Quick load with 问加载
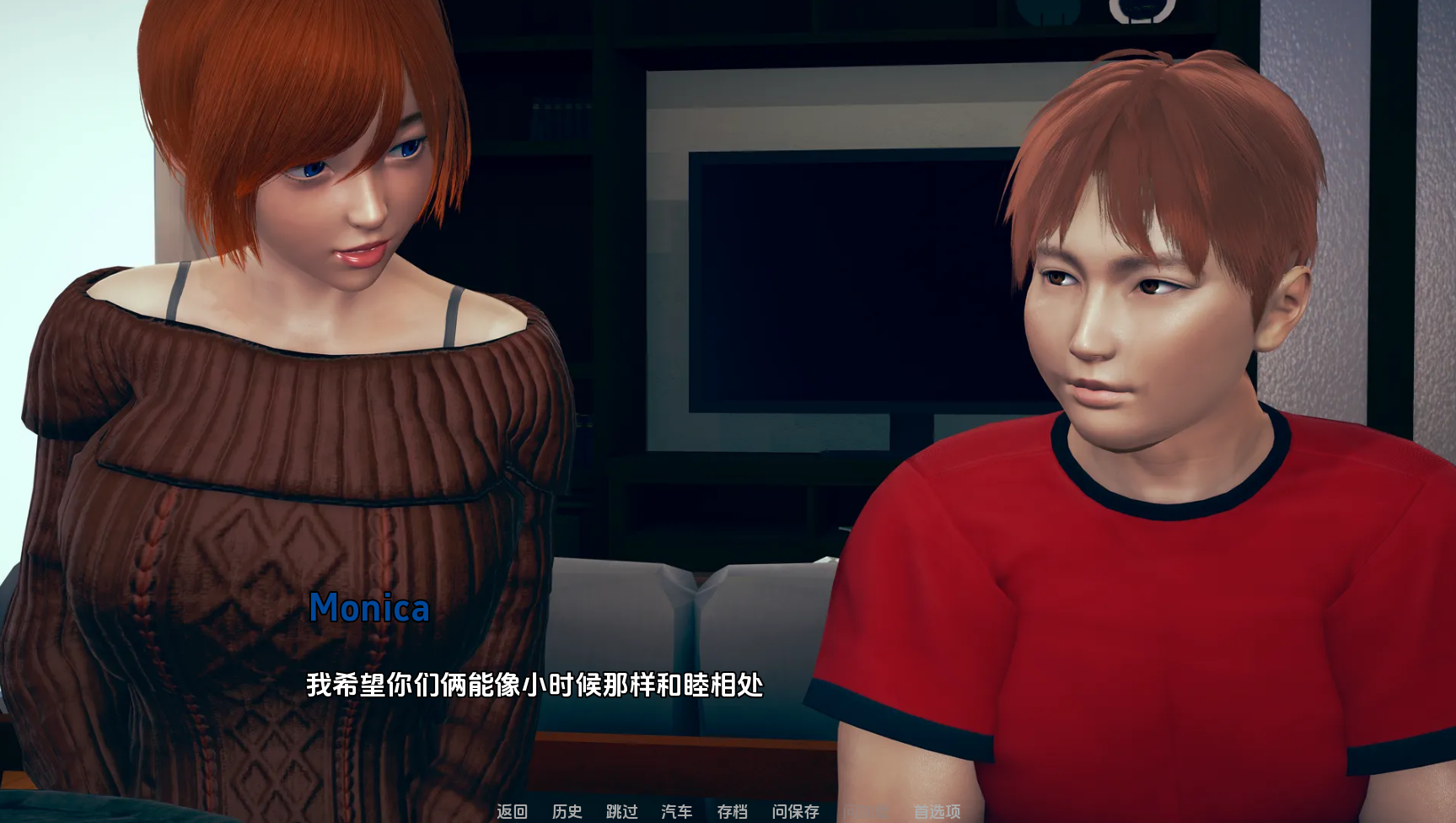Image resolution: width=1456 pixels, height=823 pixels. (x=866, y=811)
